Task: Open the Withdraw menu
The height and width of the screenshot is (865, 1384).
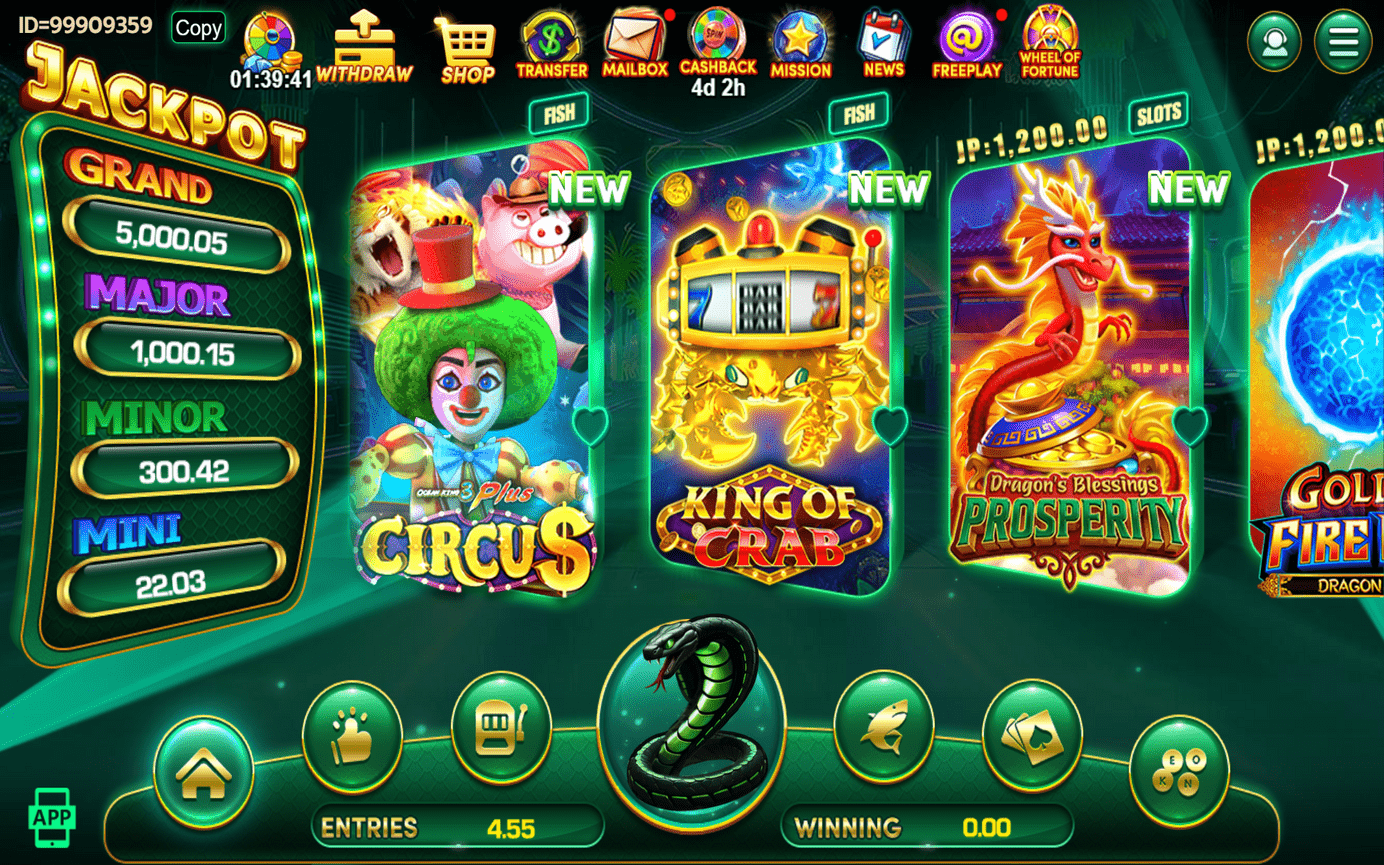Action: [364, 46]
